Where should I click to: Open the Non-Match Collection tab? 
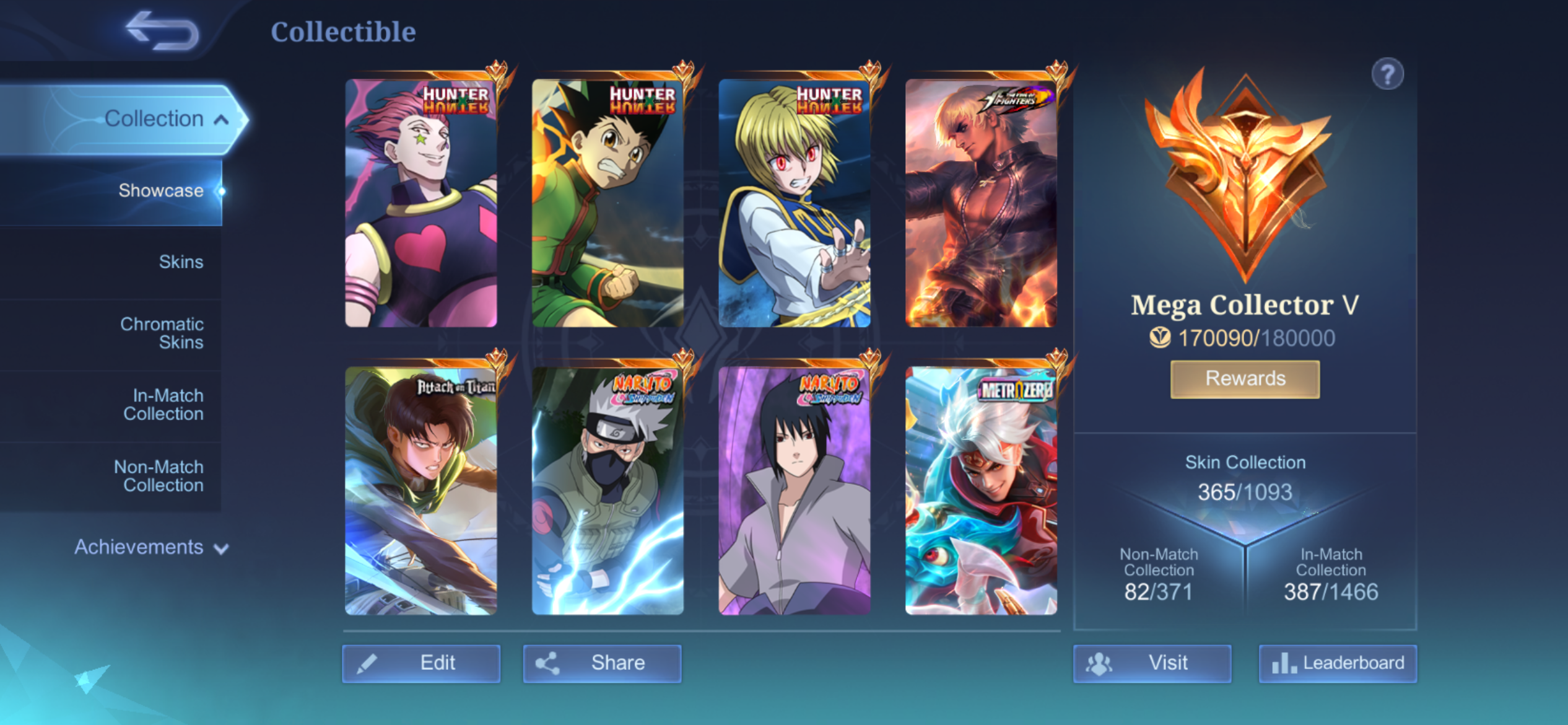(159, 476)
